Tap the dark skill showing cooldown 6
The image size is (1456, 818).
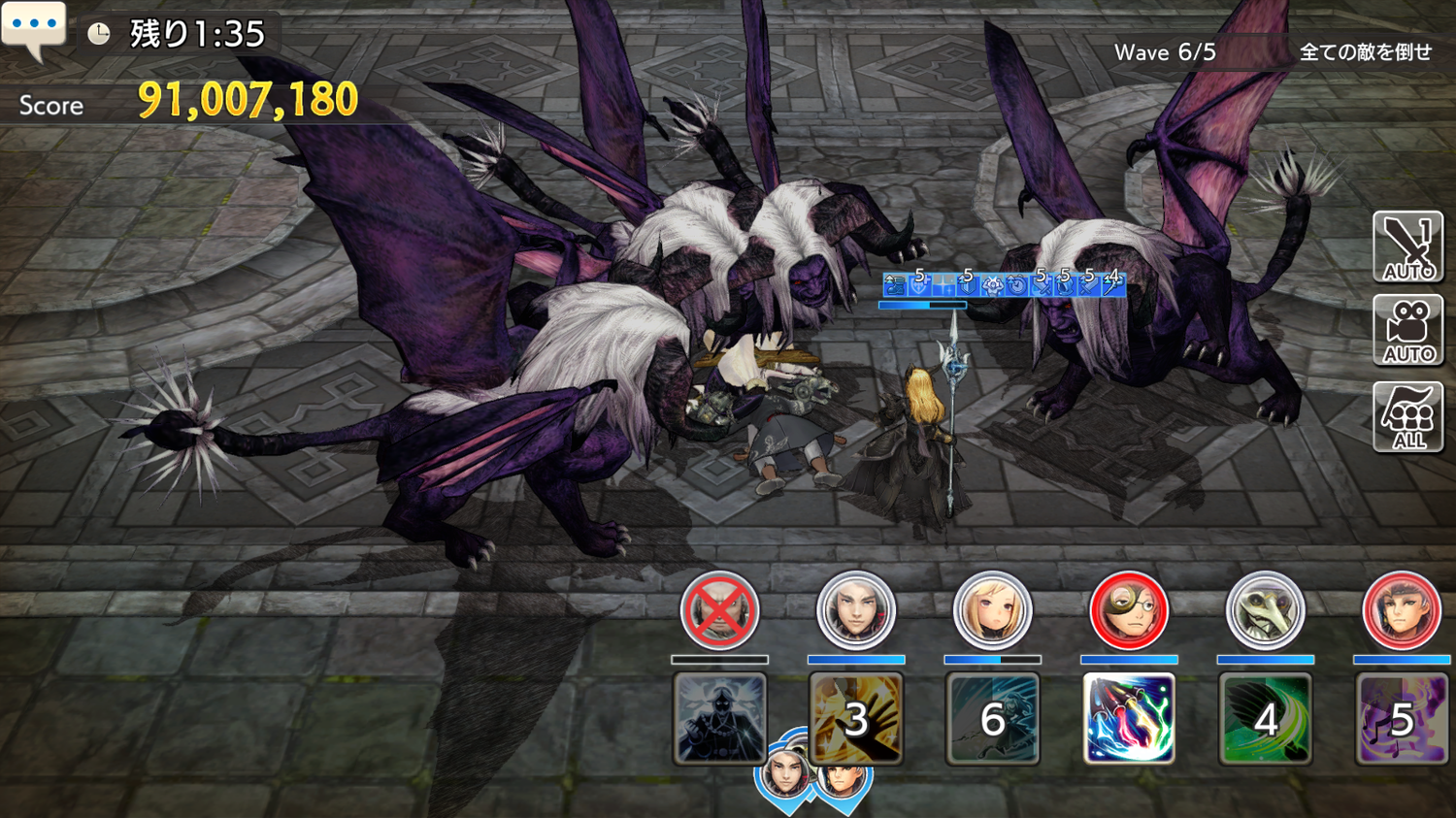point(992,719)
